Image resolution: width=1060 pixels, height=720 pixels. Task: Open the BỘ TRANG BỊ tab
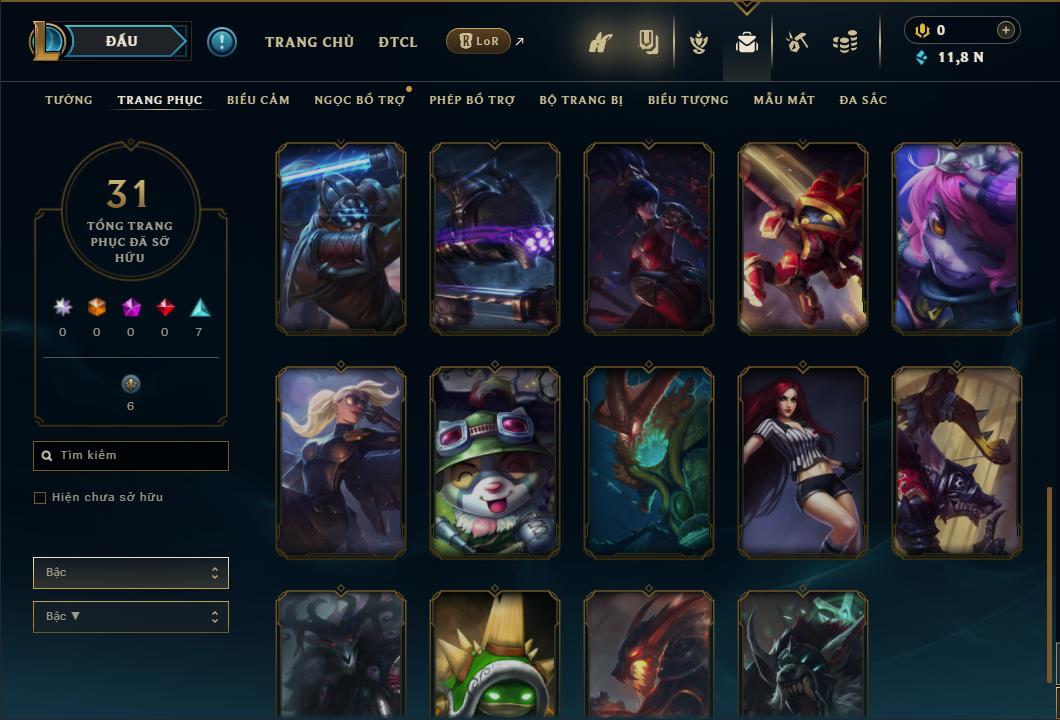[581, 100]
